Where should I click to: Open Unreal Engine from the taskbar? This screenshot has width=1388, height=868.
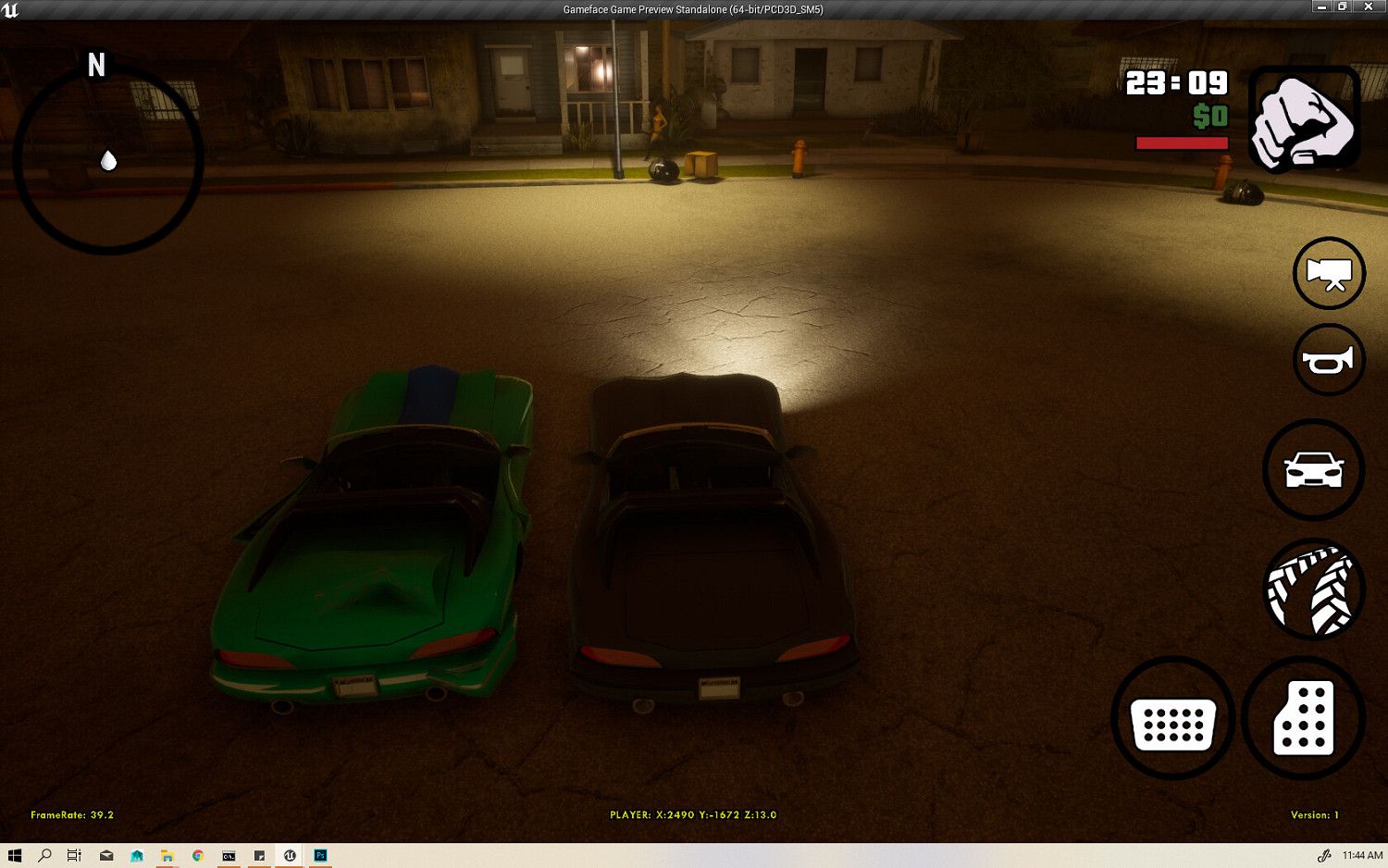(290, 856)
